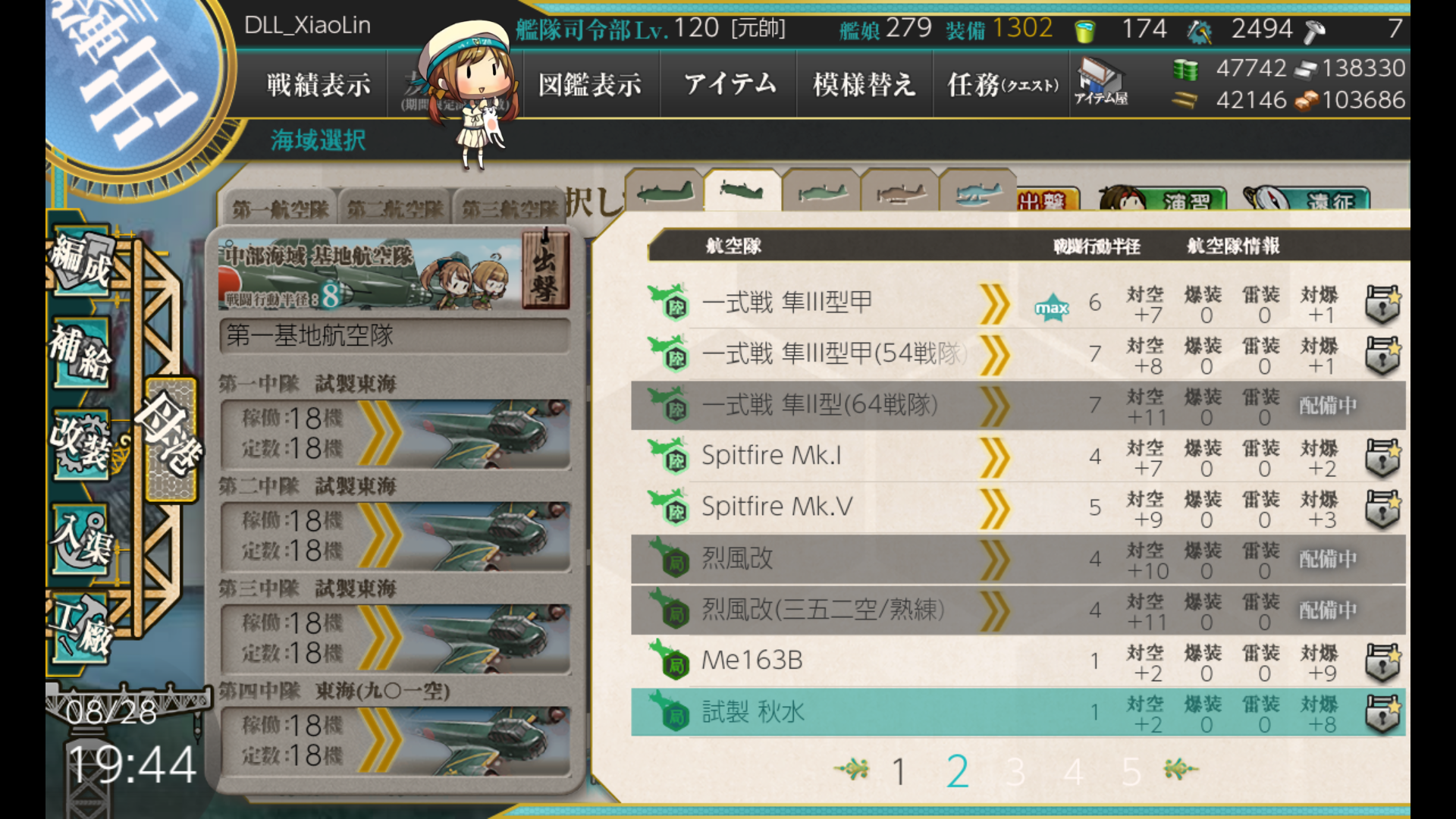The image size is (1456, 819).
Task: Click the 出撃 wooden sortie sign
Action: [x=545, y=271]
